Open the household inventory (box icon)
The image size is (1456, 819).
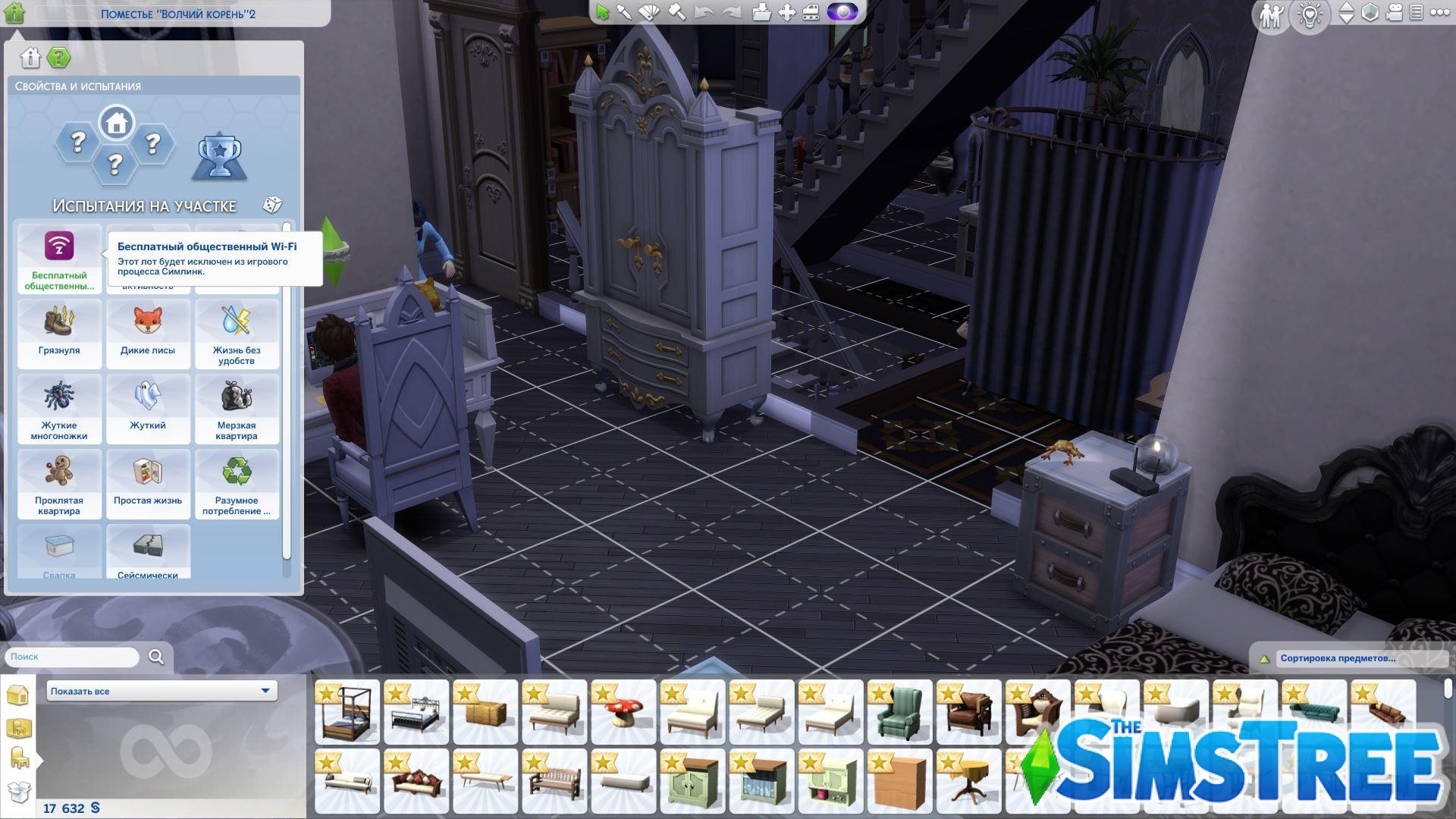[761, 13]
